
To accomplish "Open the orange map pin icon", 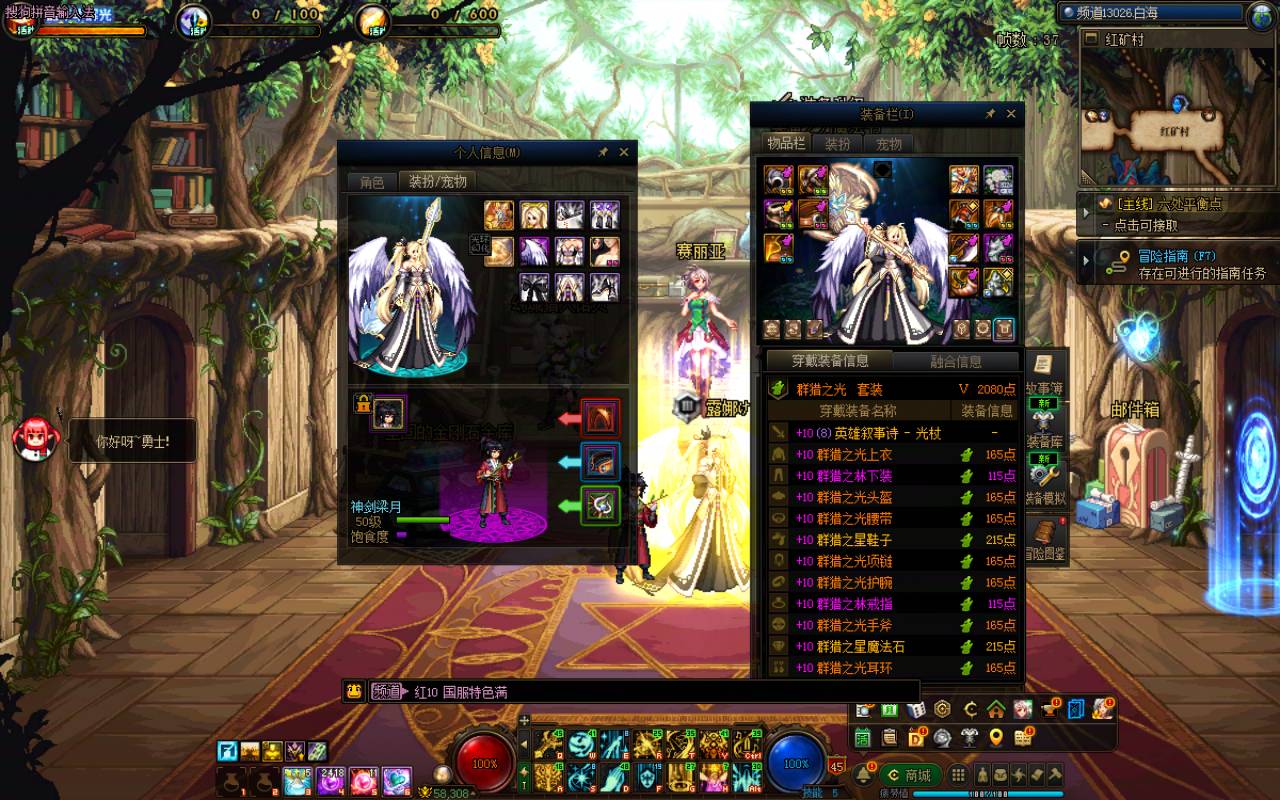I will pos(995,738).
